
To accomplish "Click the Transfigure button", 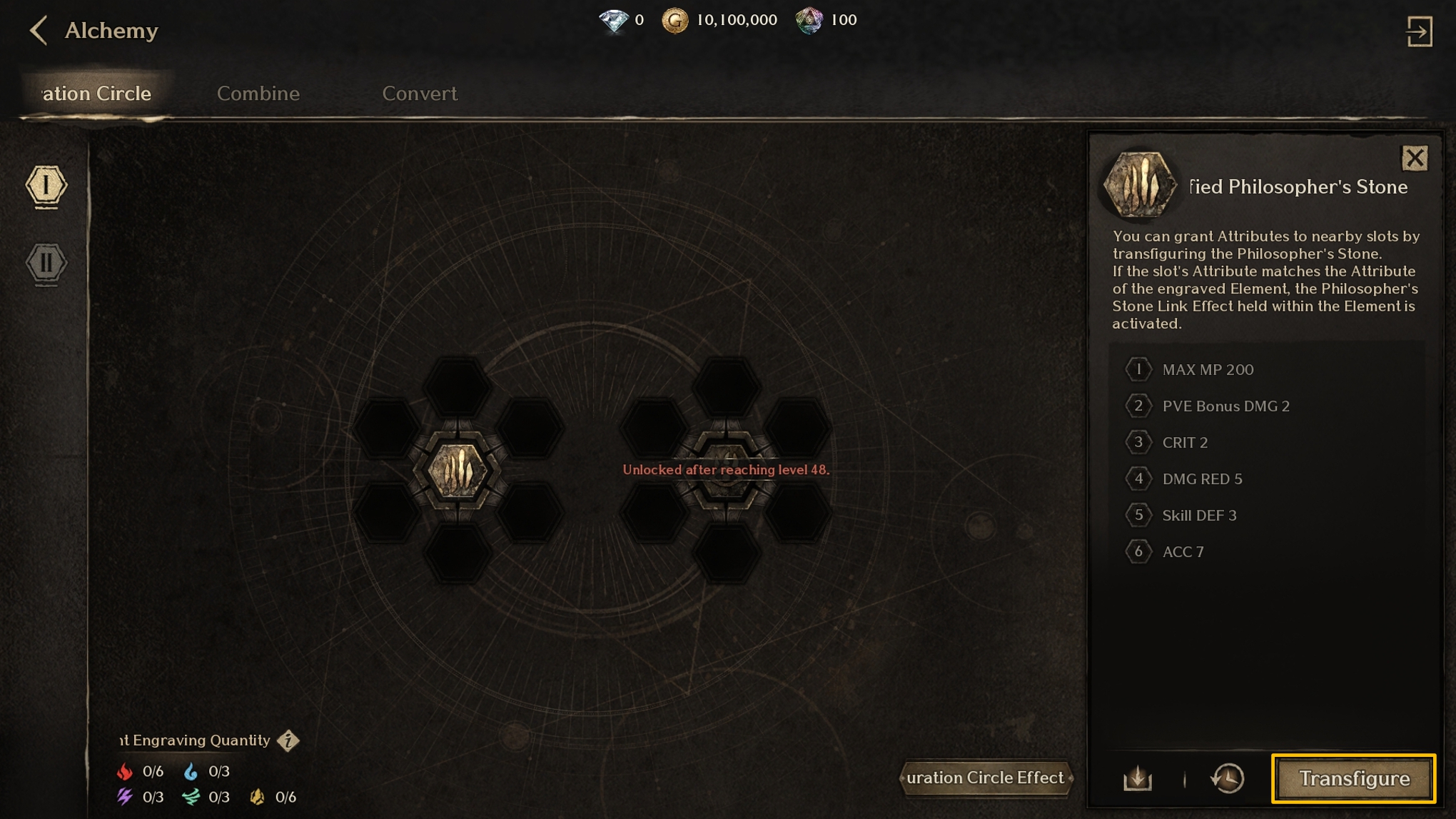I will pos(1353,778).
